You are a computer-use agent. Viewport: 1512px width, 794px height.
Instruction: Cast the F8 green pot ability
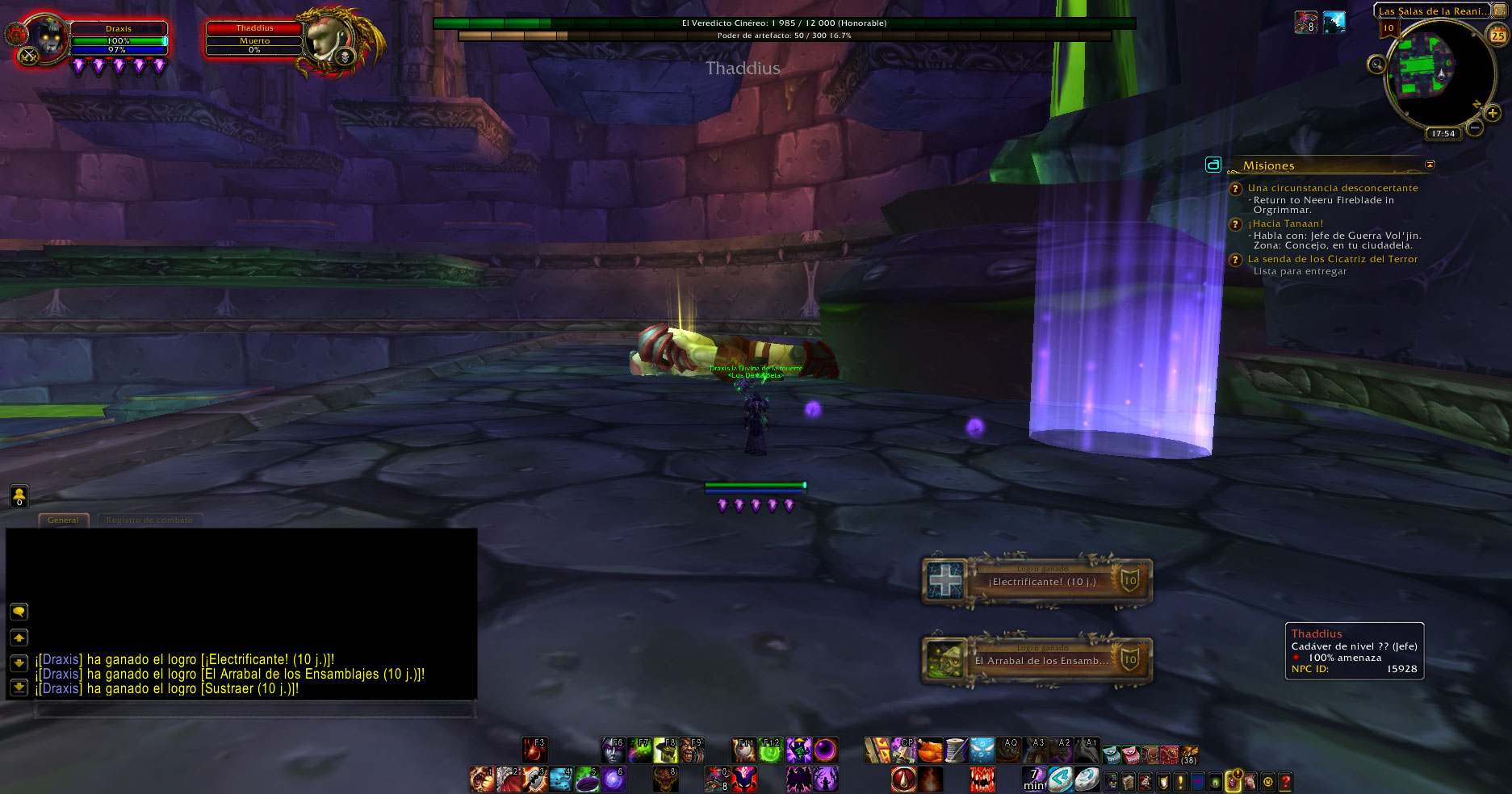pyautogui.click(x=665, y=750)
